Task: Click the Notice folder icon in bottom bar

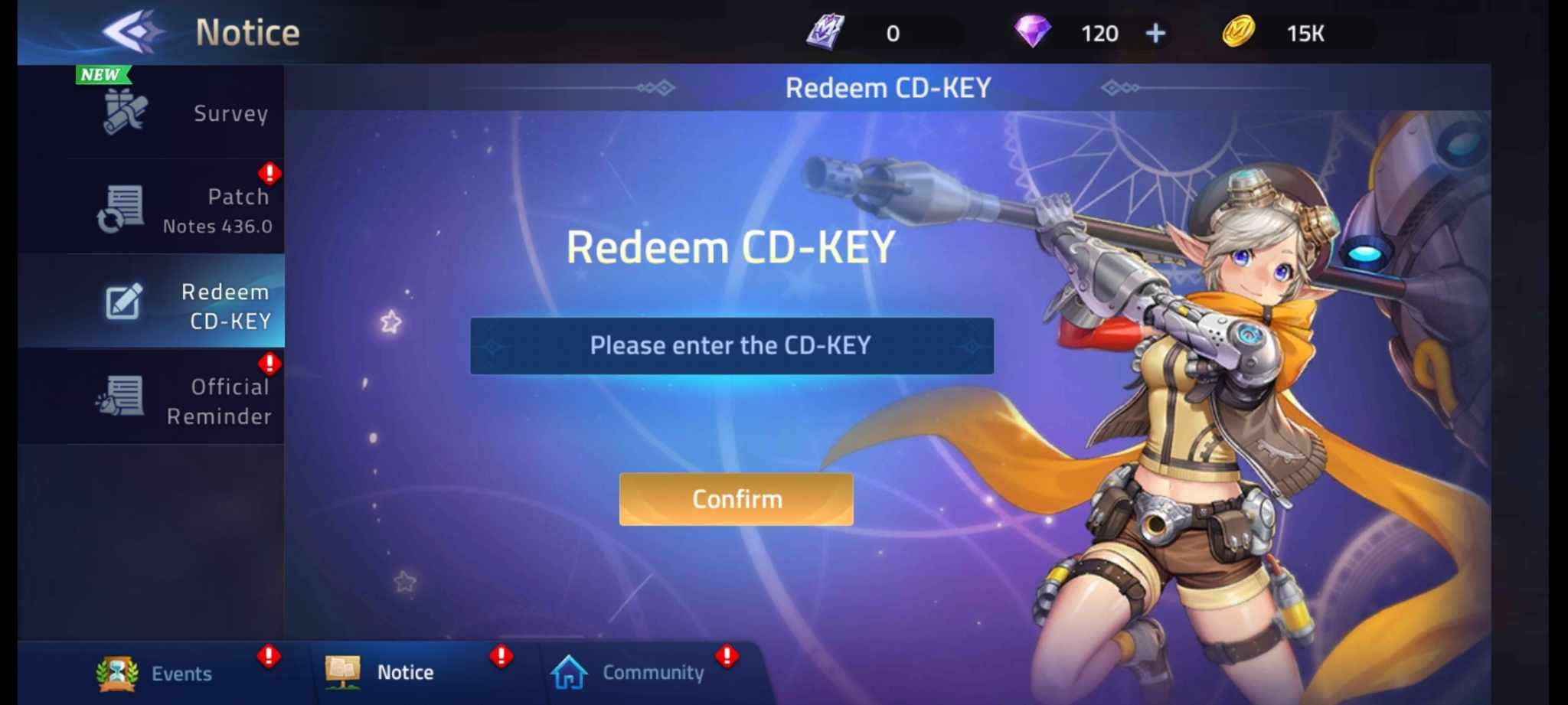Action: [344, 671]
